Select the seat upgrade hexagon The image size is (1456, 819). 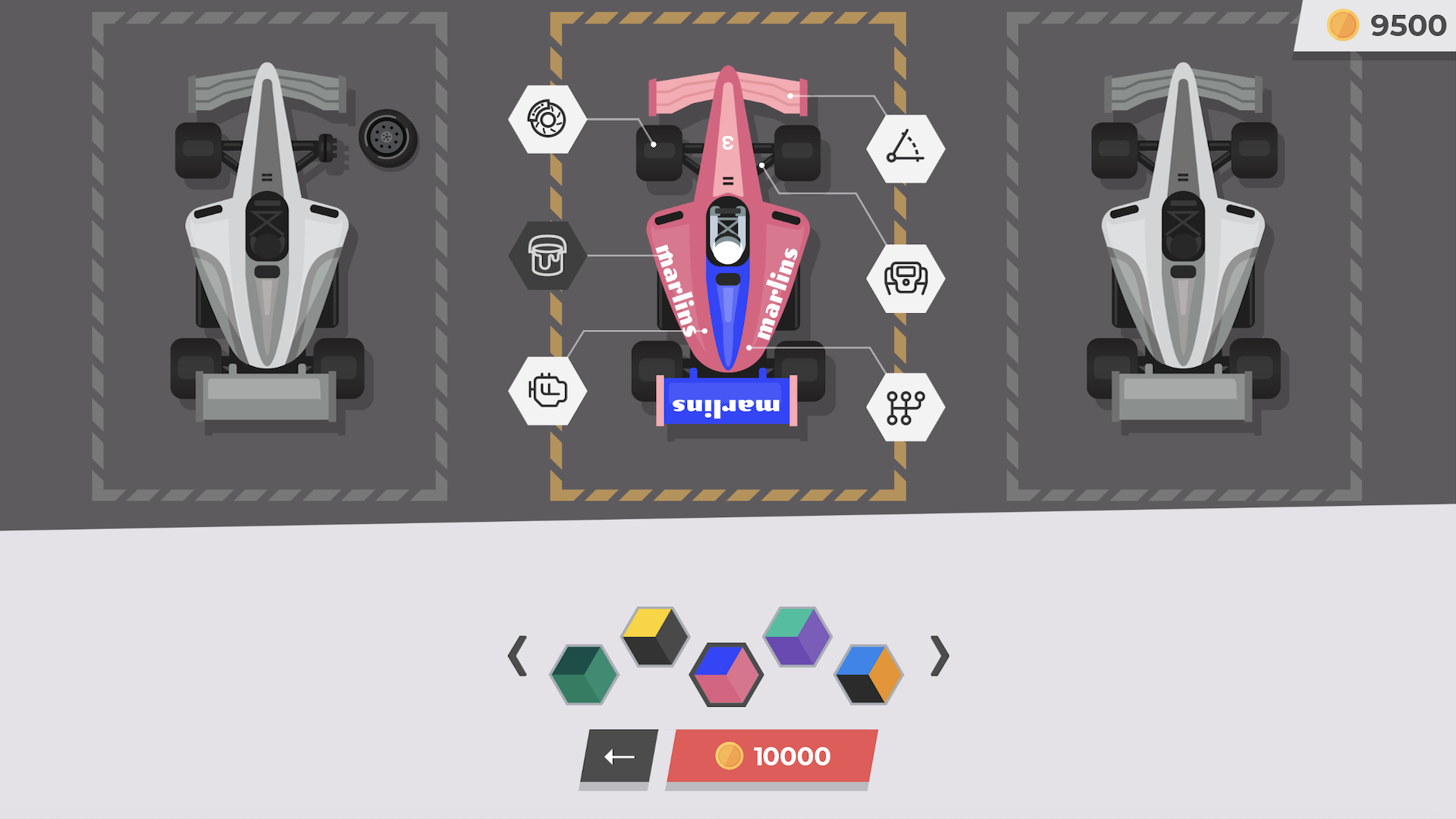(907, 278)
